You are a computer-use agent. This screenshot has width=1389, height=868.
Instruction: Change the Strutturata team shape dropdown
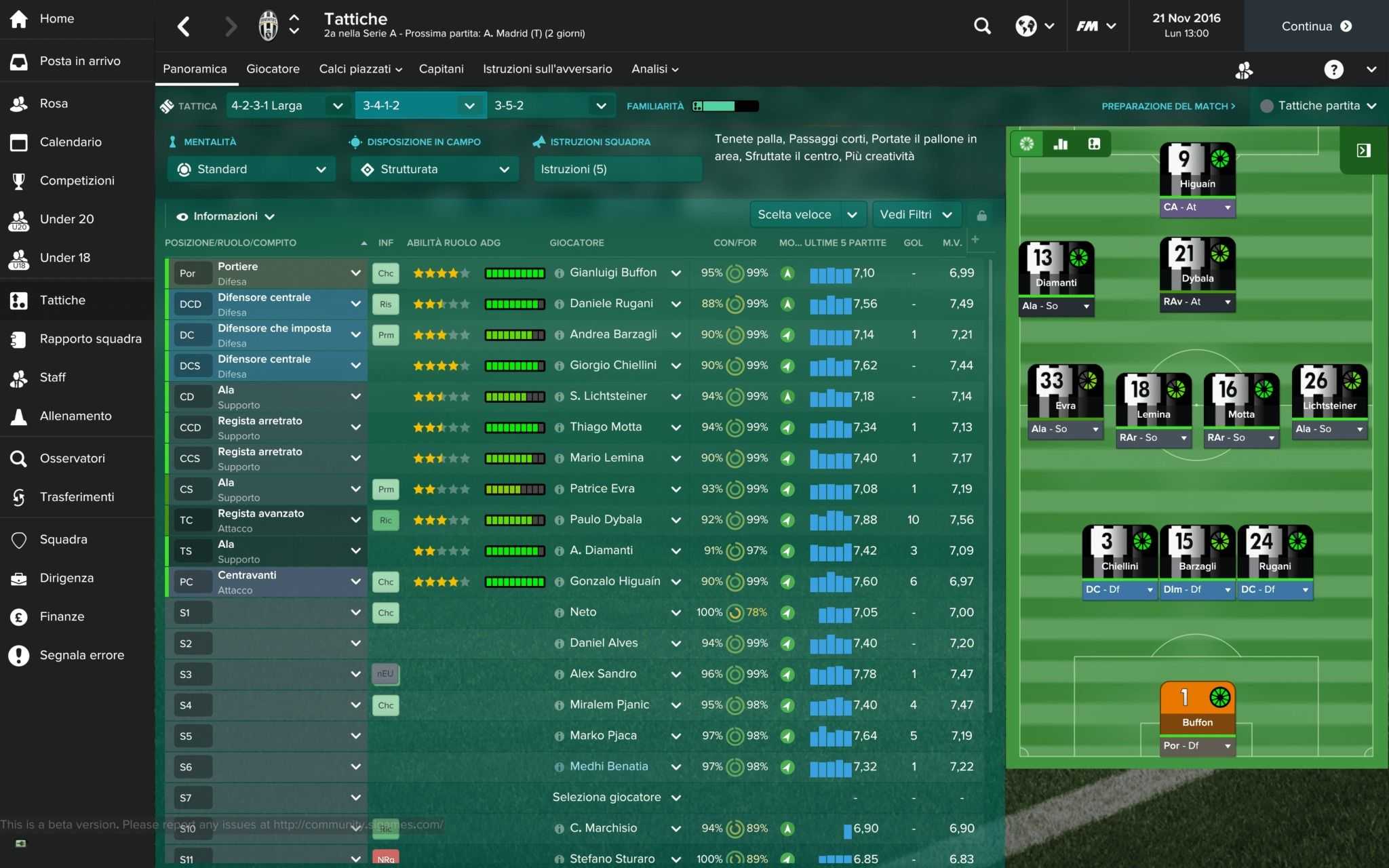coord(435,170)
